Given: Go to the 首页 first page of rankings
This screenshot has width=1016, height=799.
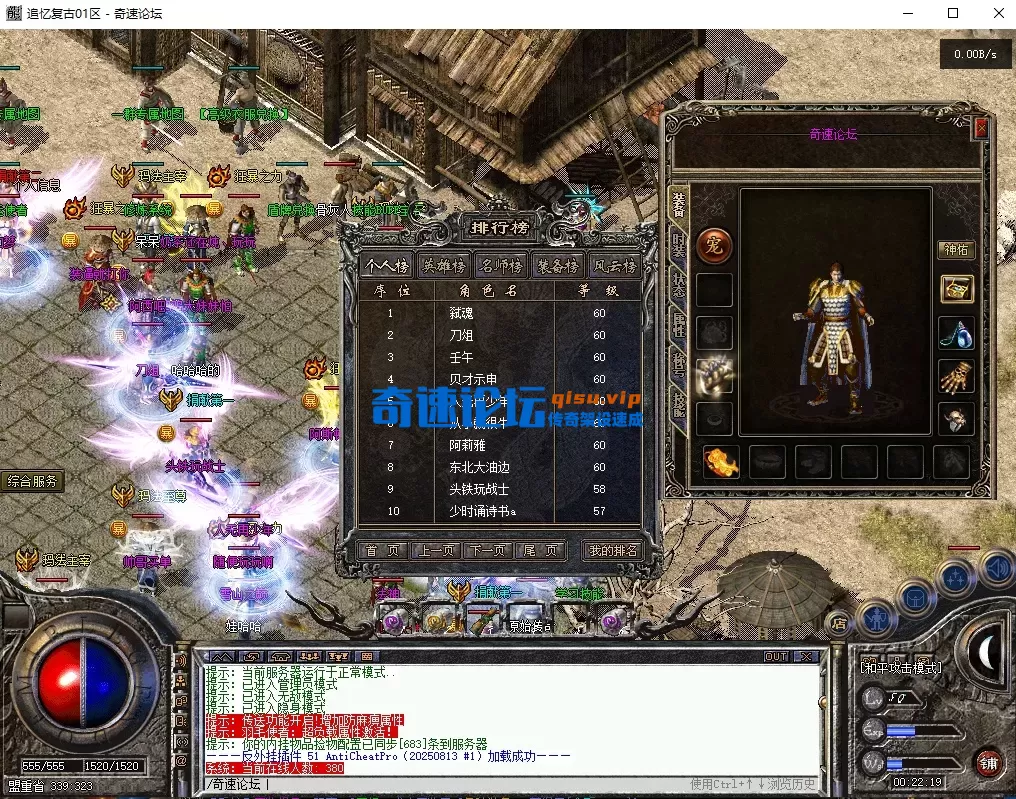Looking at the screenshot, I should (383, 550).
